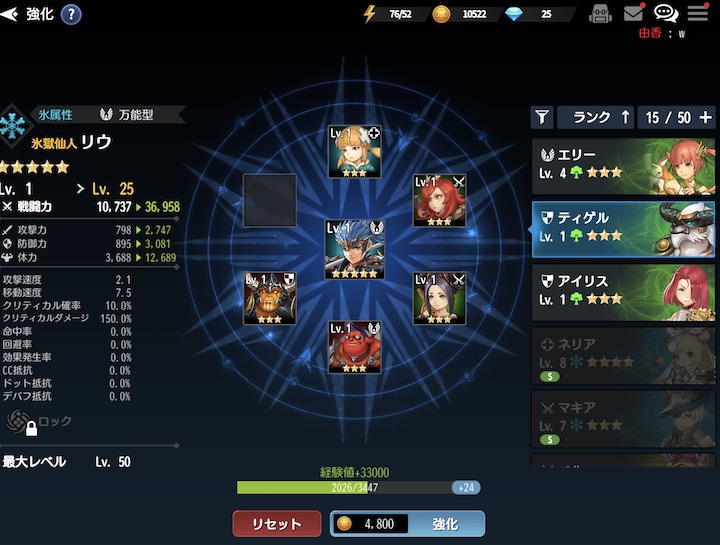Click the filter funnel button
Image resolution: width=720 pixels, height=545 pixels.
tap(541, 118)
